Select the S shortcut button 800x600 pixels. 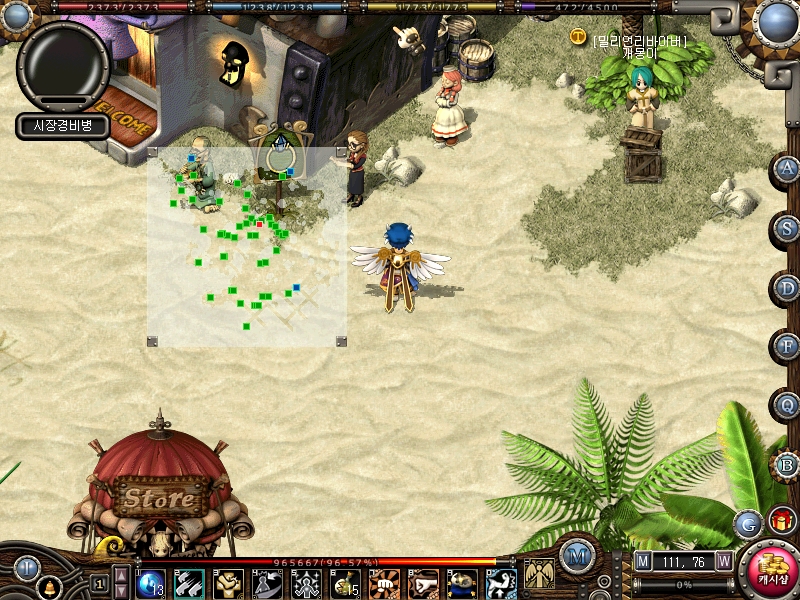(788, 228)
